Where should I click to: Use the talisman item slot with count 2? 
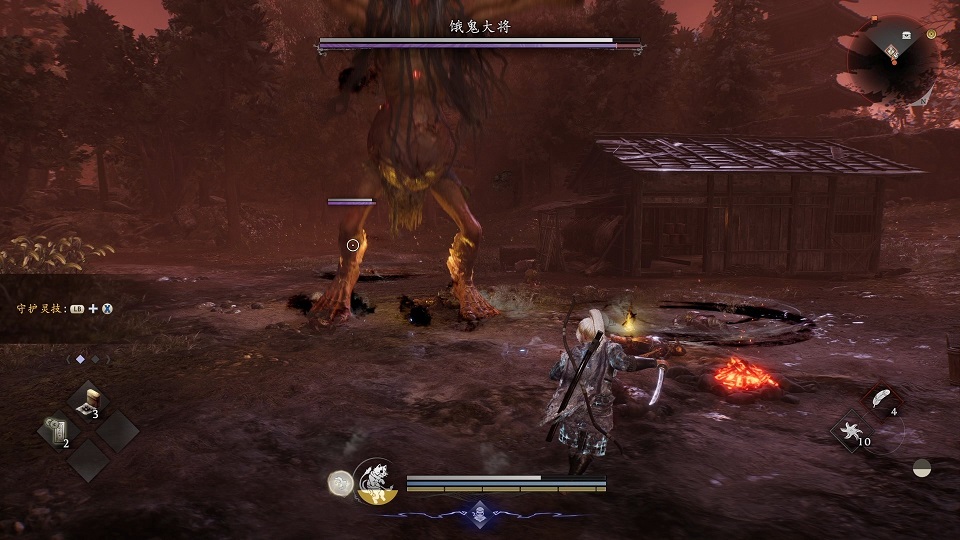[58, 431]
